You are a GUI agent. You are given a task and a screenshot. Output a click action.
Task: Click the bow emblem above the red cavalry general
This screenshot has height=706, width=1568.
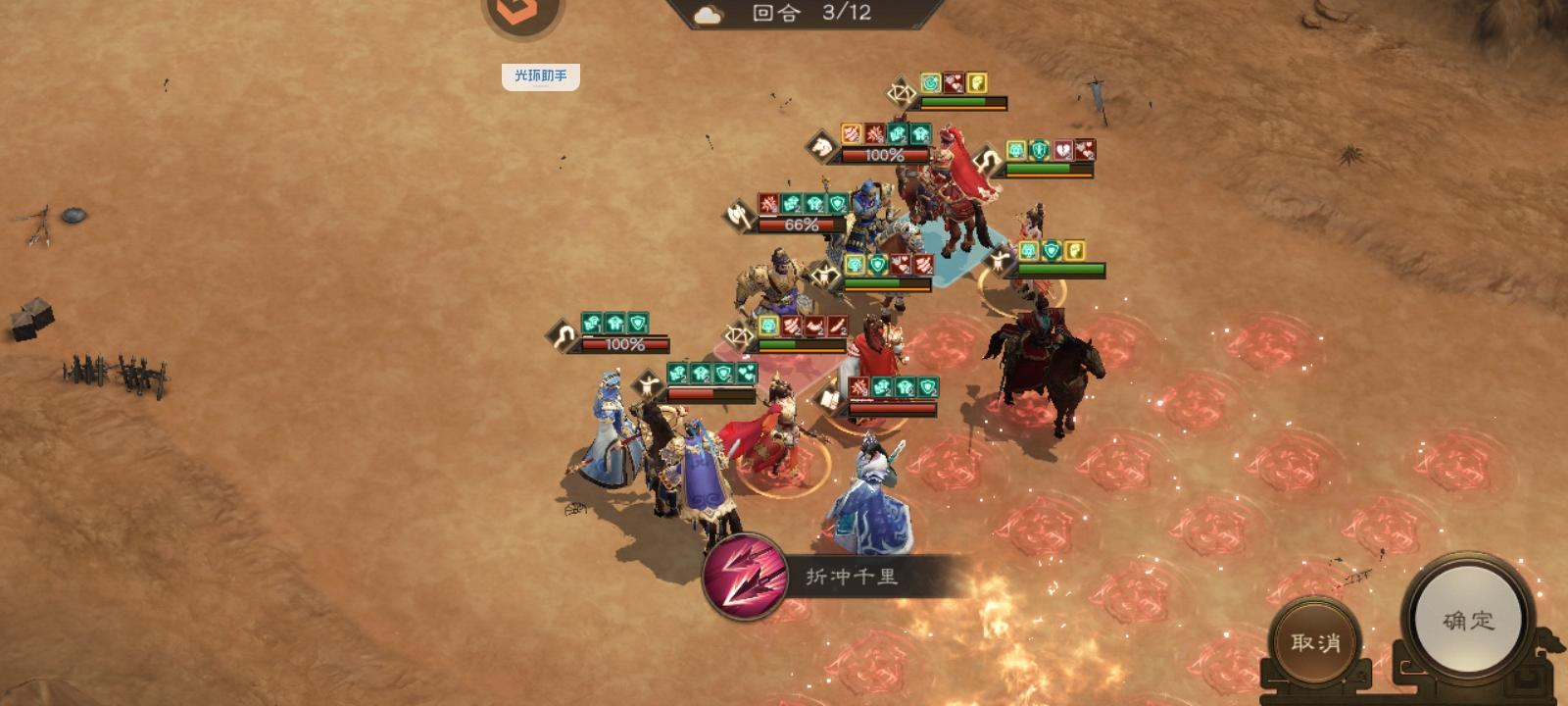902,94
